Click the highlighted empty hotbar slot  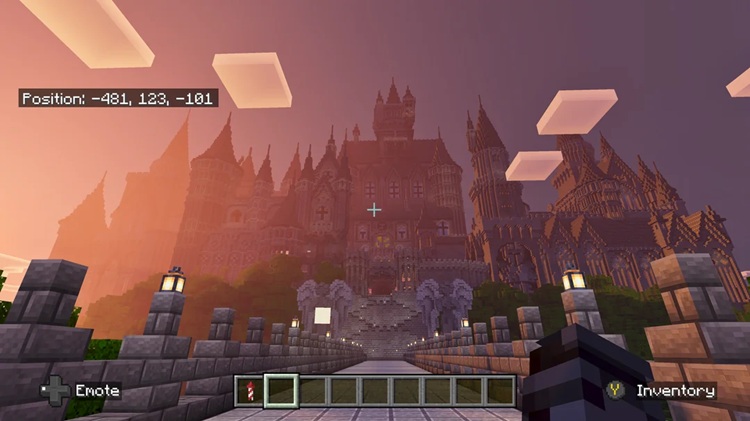pyautogui.click(x=281, y=390)
